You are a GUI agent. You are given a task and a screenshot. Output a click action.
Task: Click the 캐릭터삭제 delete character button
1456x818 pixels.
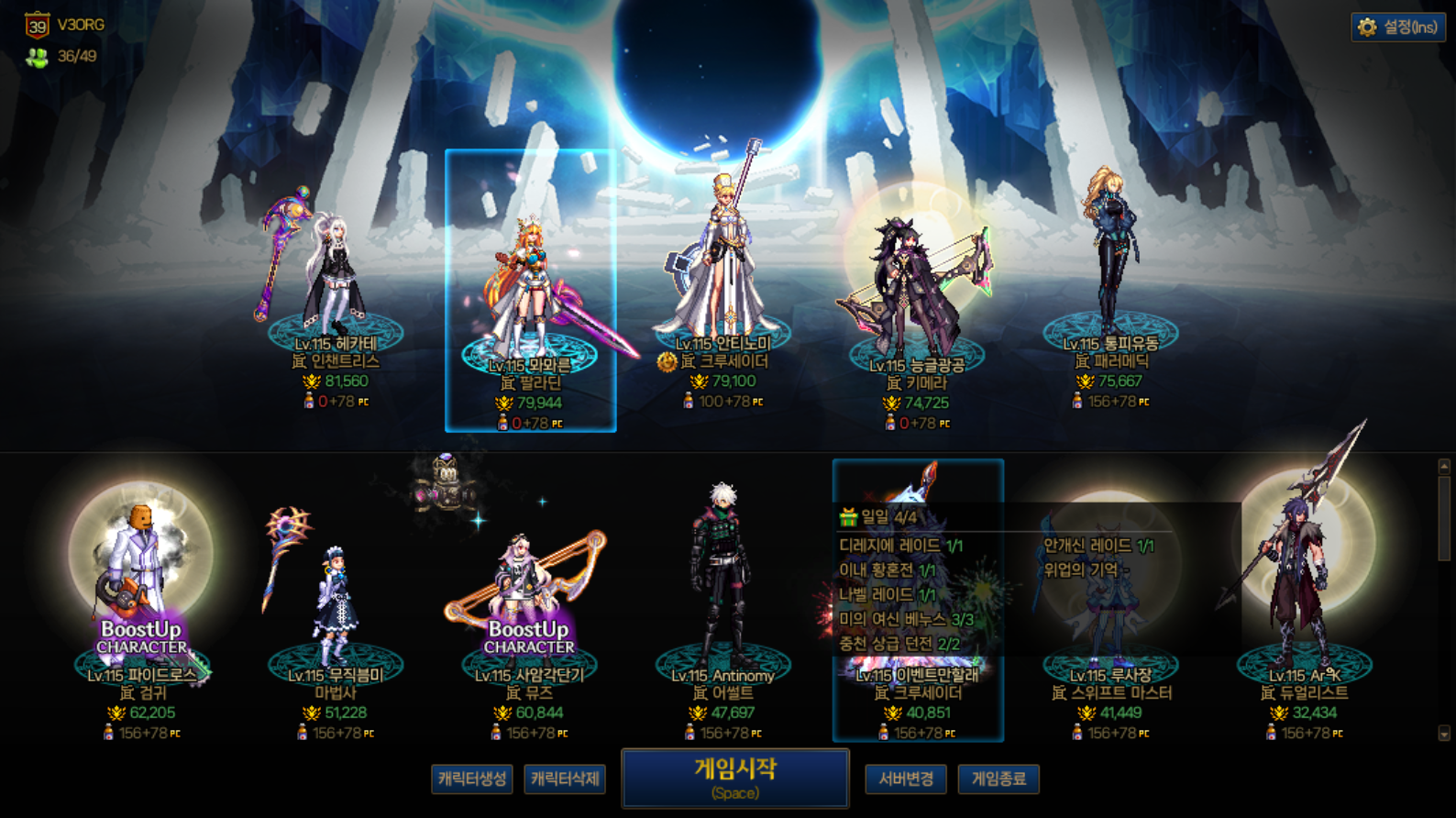[x=565, y=779]
